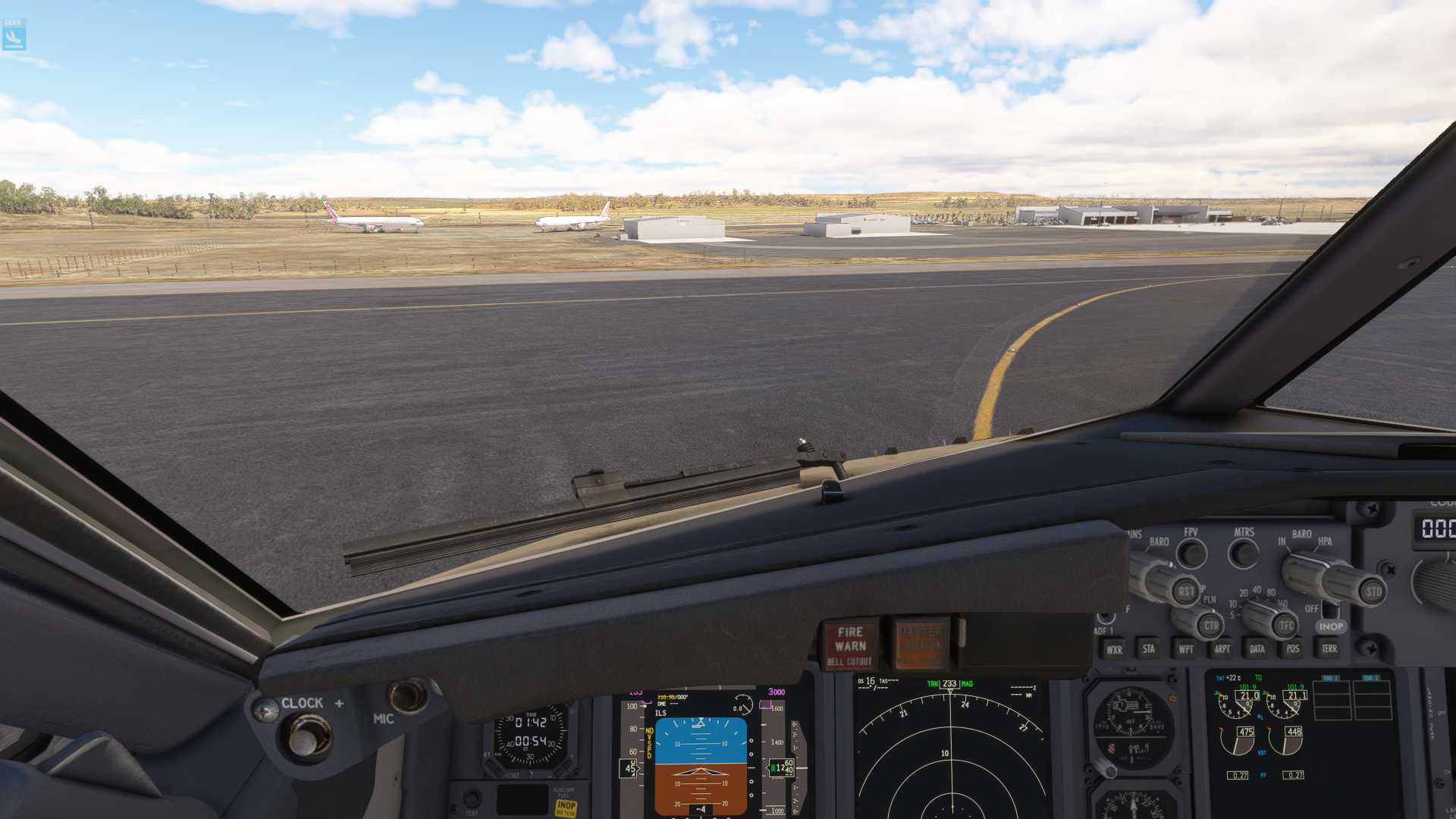
Task: Toggle the WXR weather radar button
Action: [1114, 649]
